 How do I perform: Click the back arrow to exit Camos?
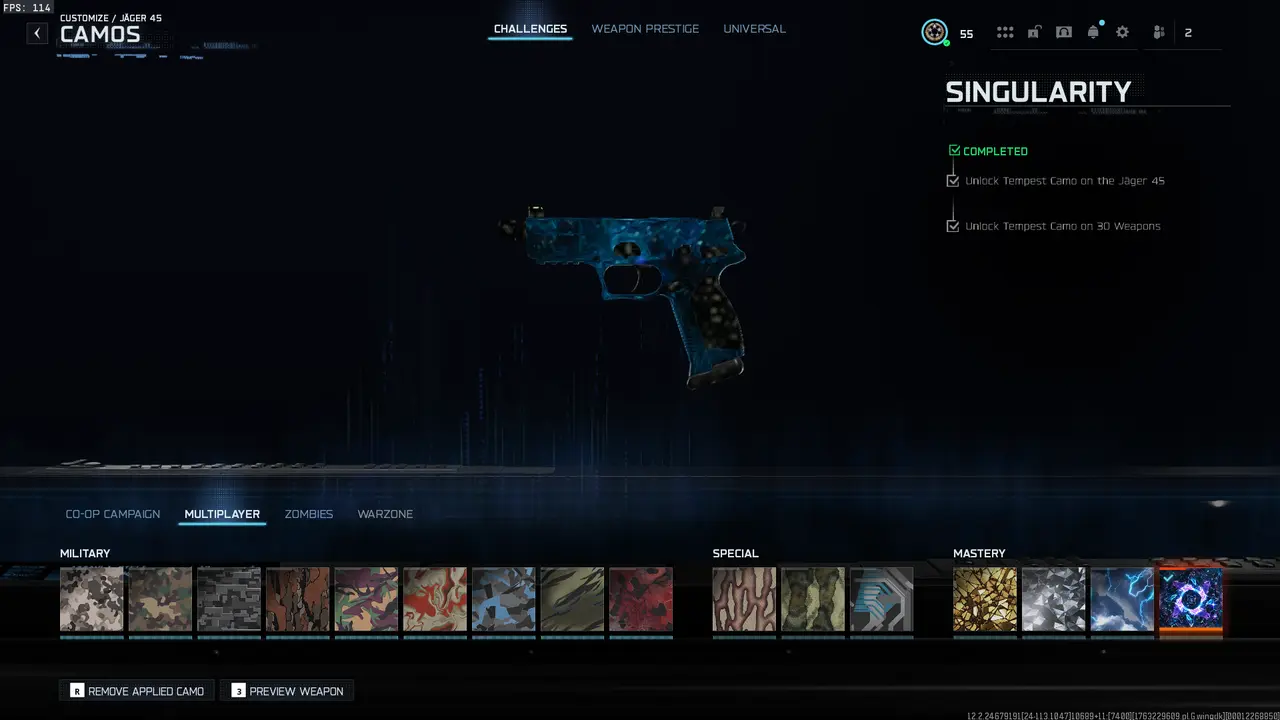tap(37, 33)
